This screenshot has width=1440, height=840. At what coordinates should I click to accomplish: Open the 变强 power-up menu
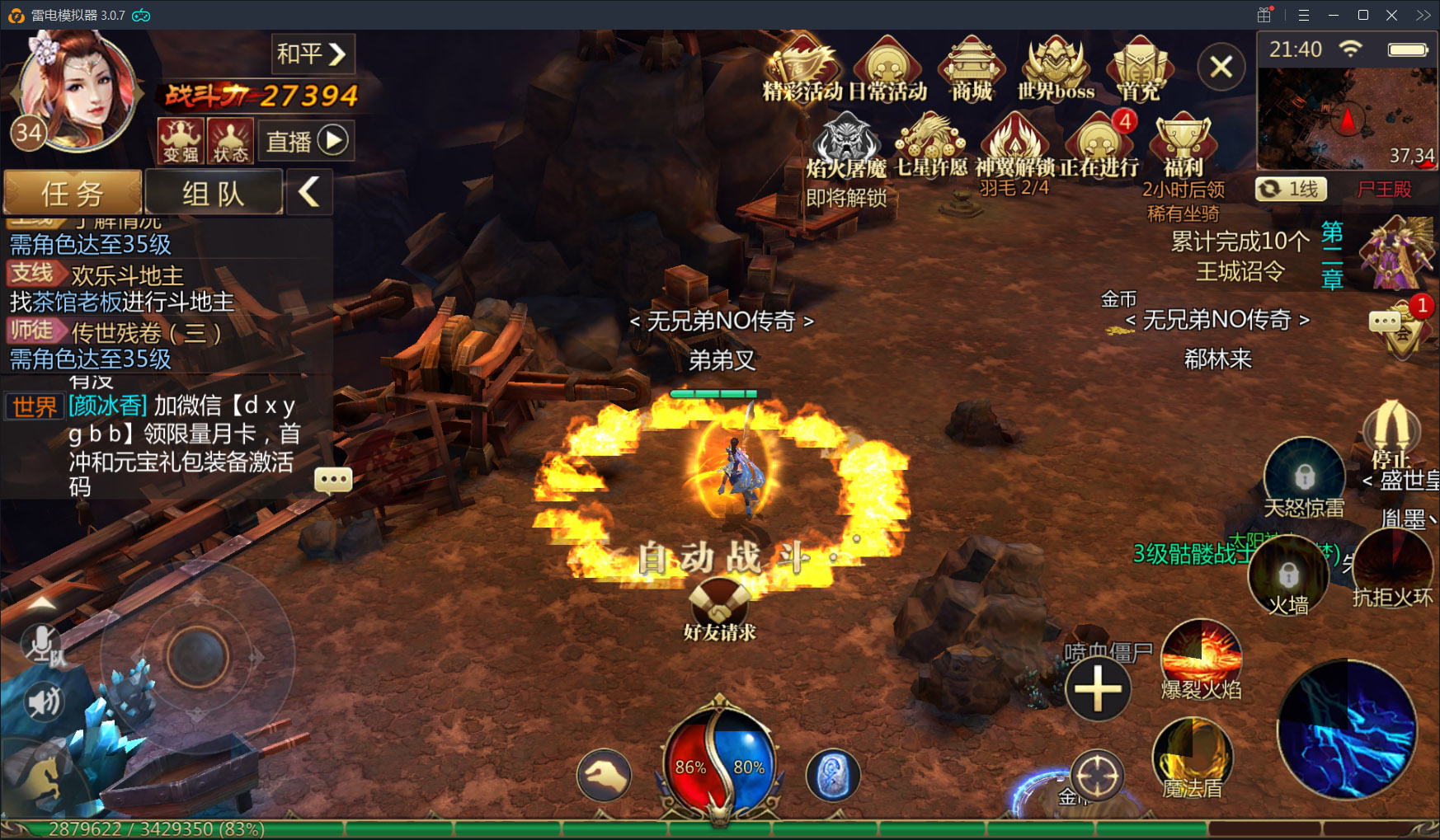[x=181, y=140]
